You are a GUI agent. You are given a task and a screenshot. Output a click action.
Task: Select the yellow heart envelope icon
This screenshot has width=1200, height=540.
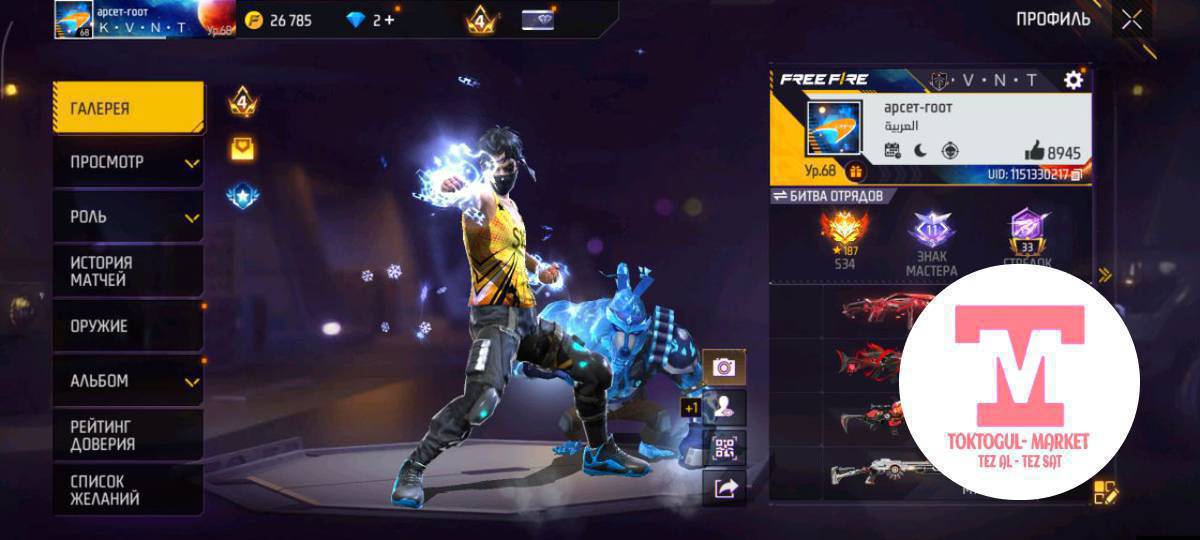pyautogui.click(x=241, y=149)
